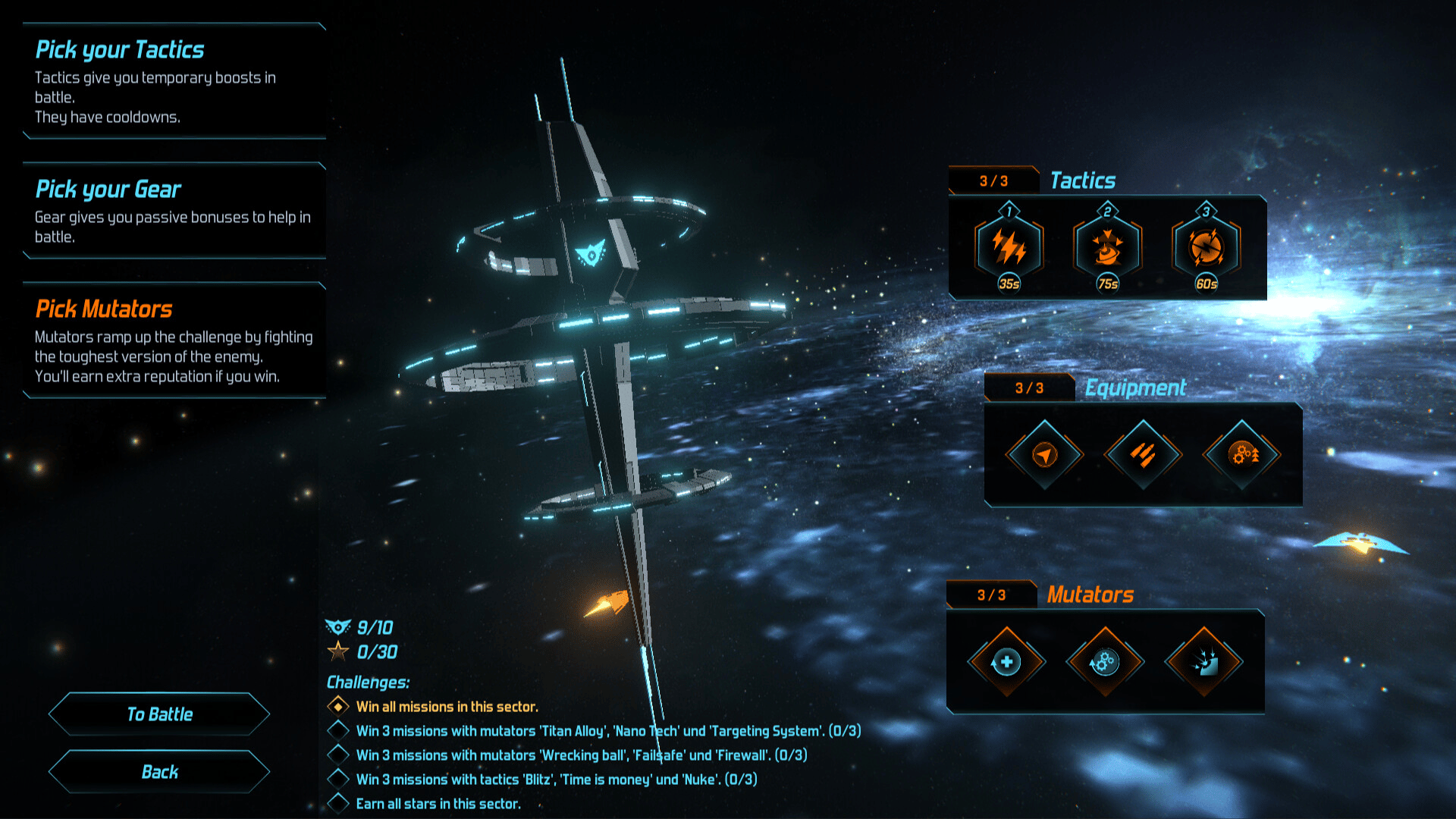
Task: Open the Pick Mutators panel
Action: 174,340
